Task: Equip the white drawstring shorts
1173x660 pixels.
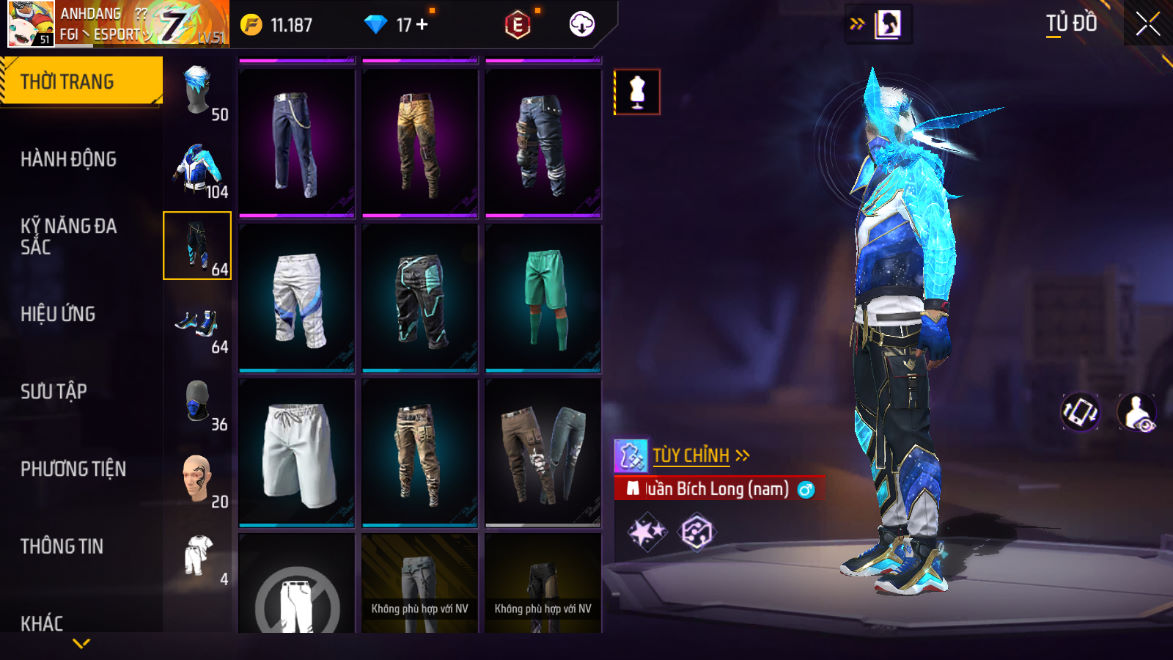Action: [296, 452]
